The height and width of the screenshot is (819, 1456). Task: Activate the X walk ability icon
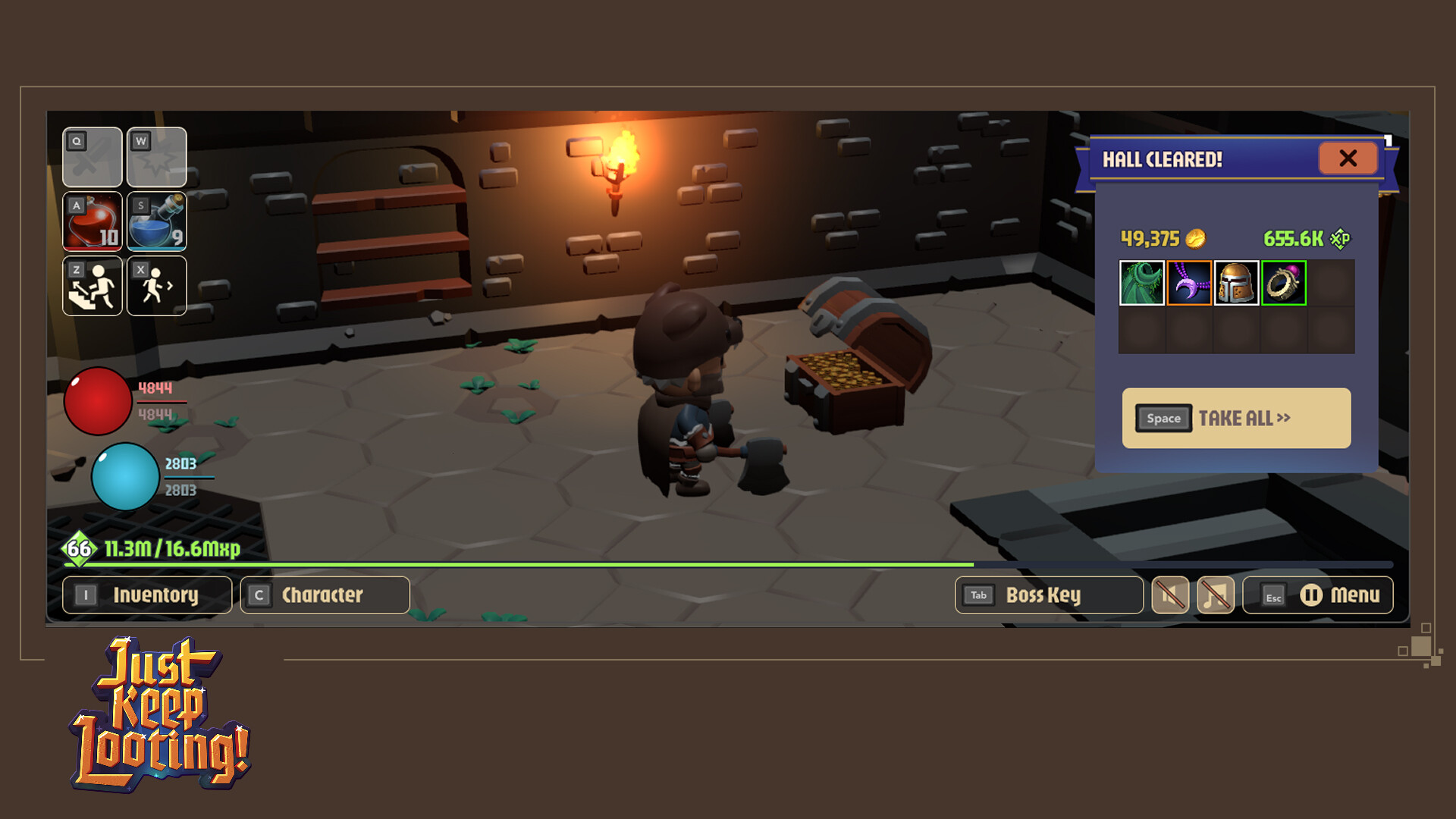pos(156,286)
